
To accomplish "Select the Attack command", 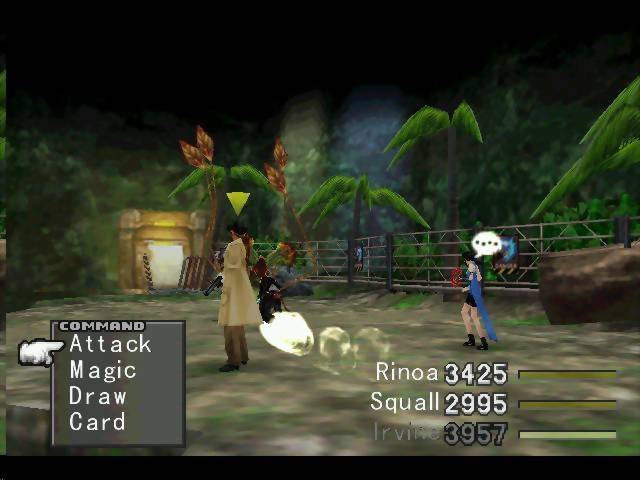I will click(110, 345).
